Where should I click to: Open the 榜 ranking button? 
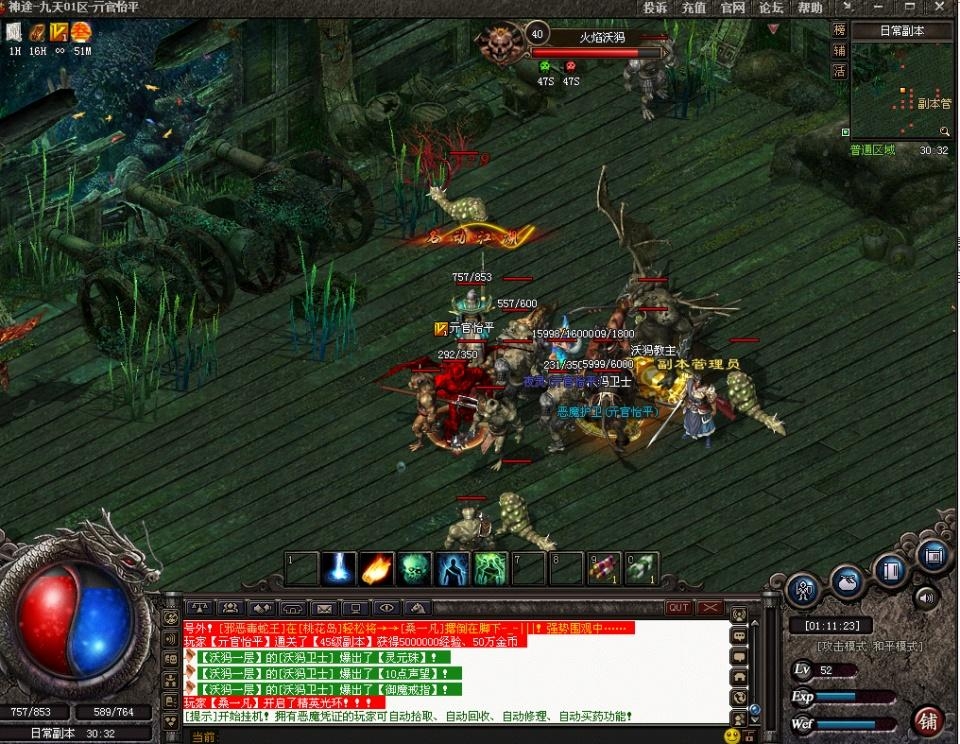point(840,30)
